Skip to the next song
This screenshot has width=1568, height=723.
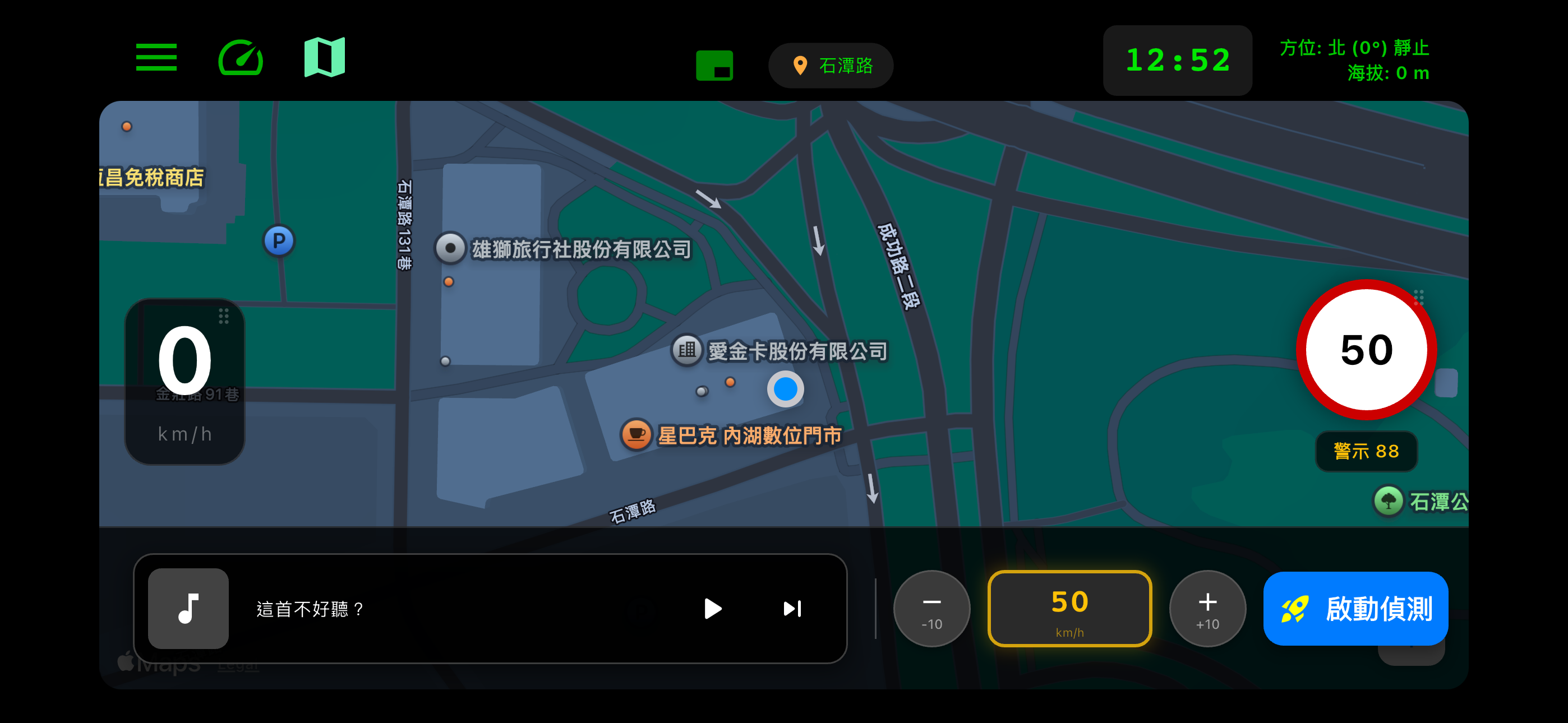point(792,609)
